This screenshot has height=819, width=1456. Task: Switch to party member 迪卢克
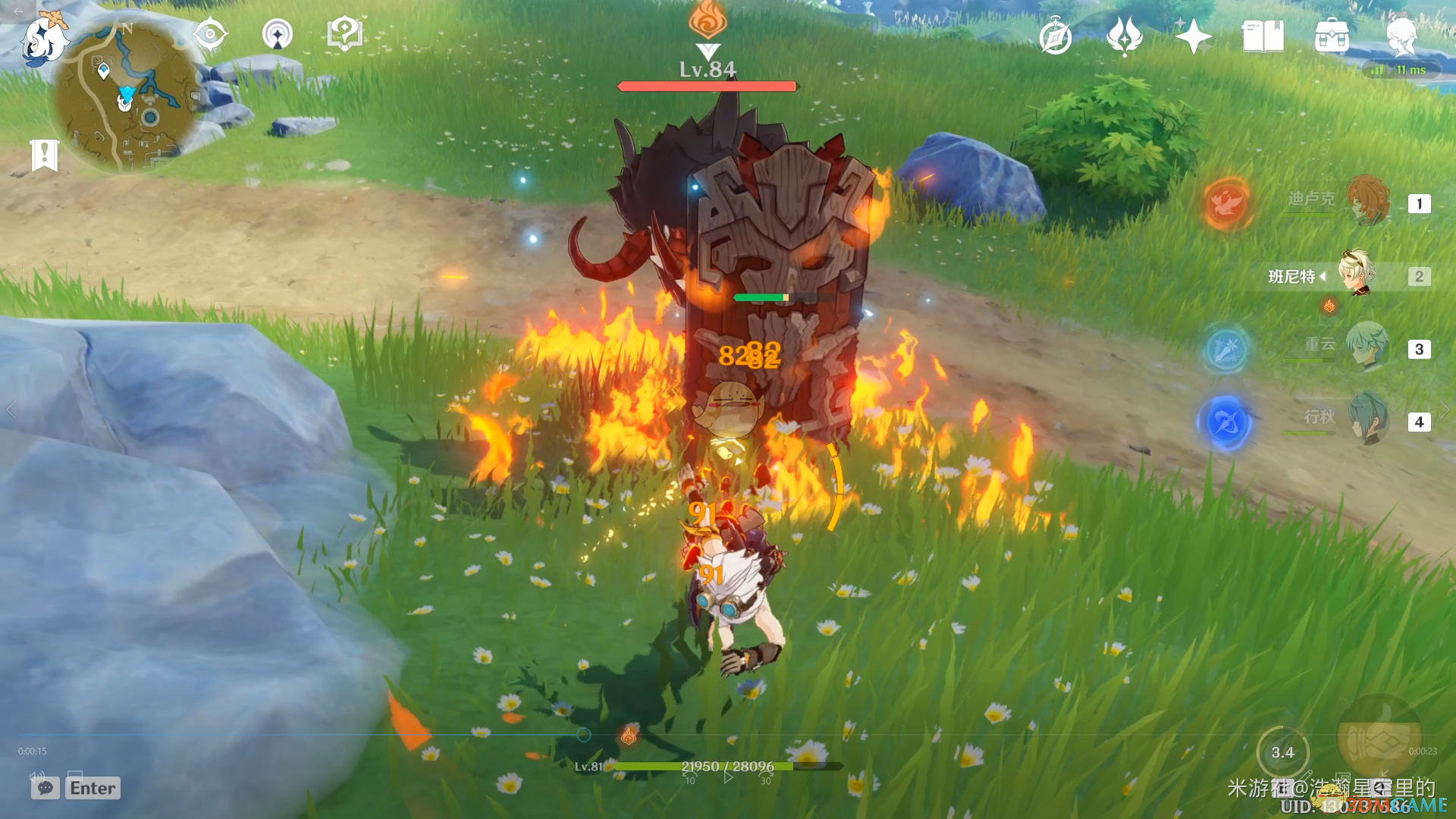pos(1369,202)
